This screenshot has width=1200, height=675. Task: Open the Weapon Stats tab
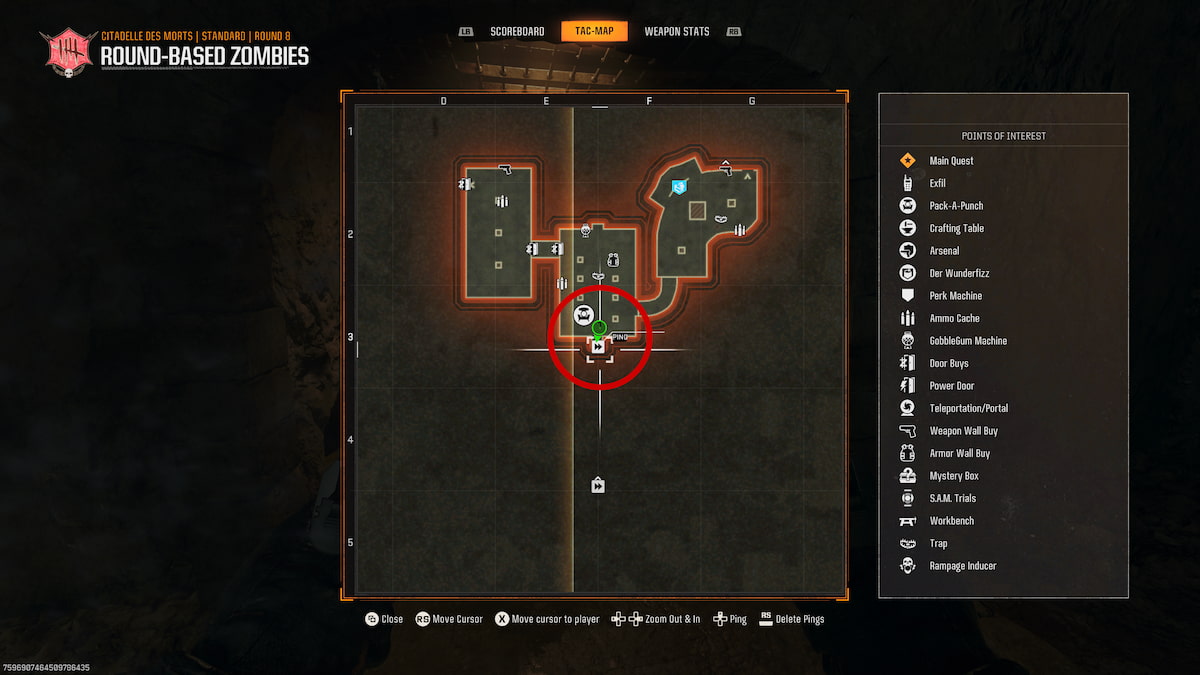tap(677, 32)
